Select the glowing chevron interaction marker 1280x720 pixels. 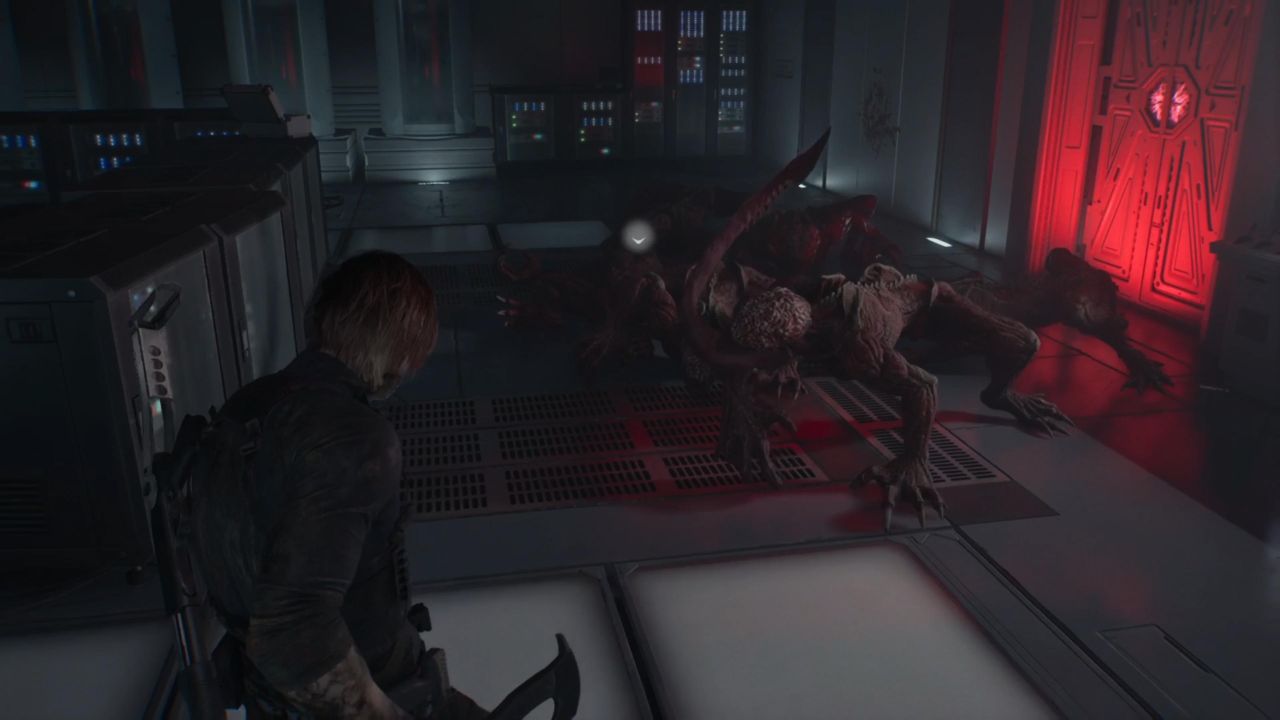(637, 237)
